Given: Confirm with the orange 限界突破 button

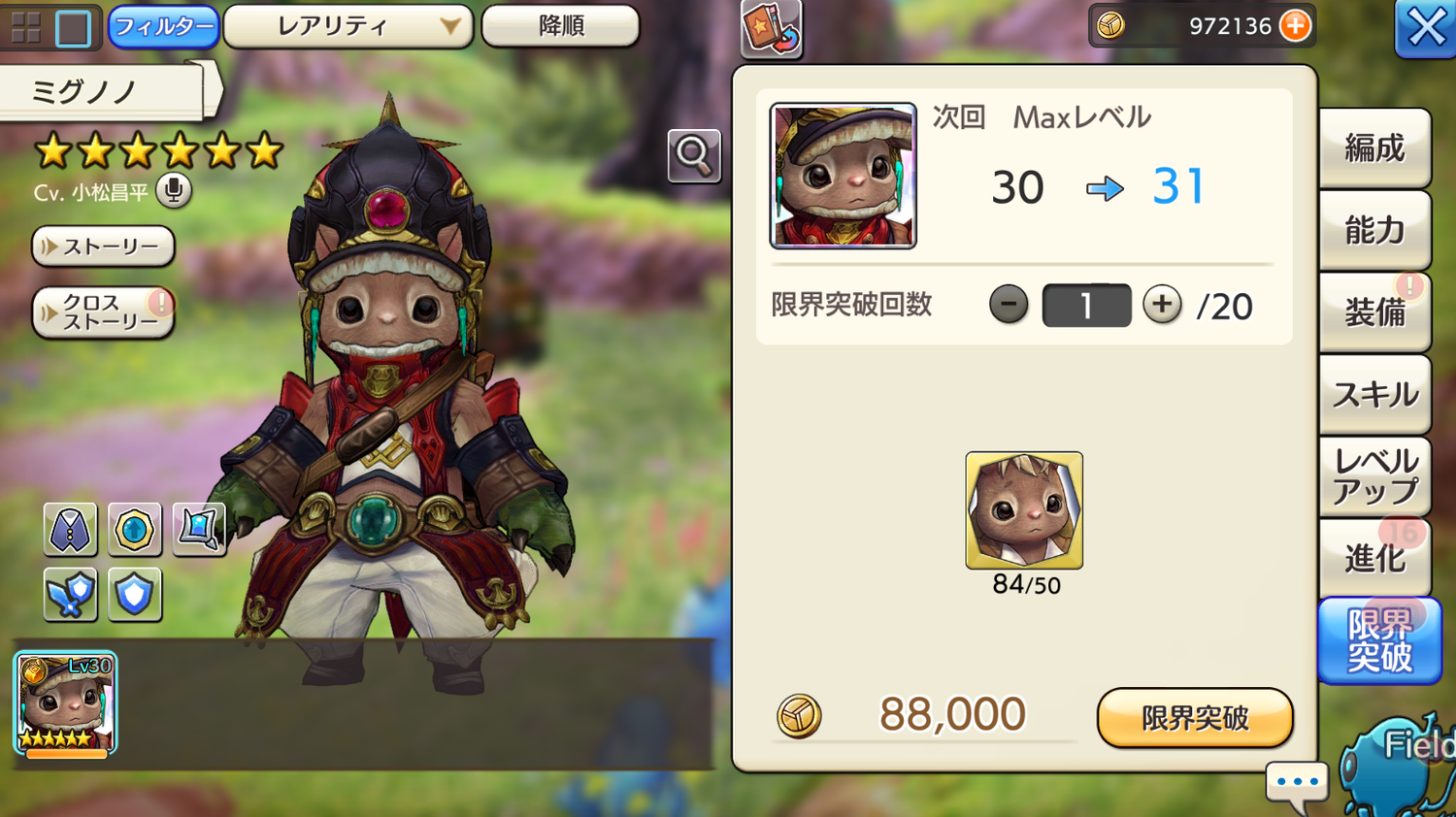Looking at the screenshot, I should click(x=1194, y=718).
